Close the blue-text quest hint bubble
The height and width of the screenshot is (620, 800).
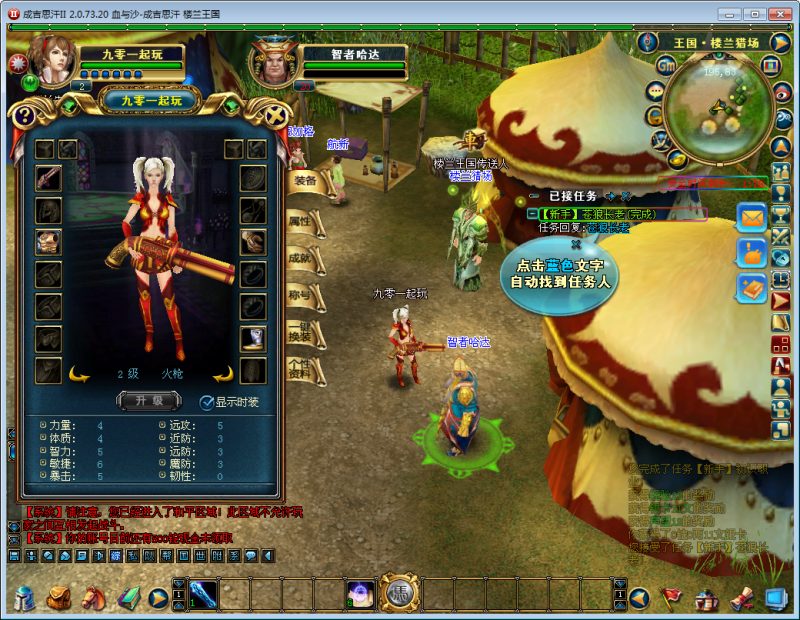pos(576,244)
